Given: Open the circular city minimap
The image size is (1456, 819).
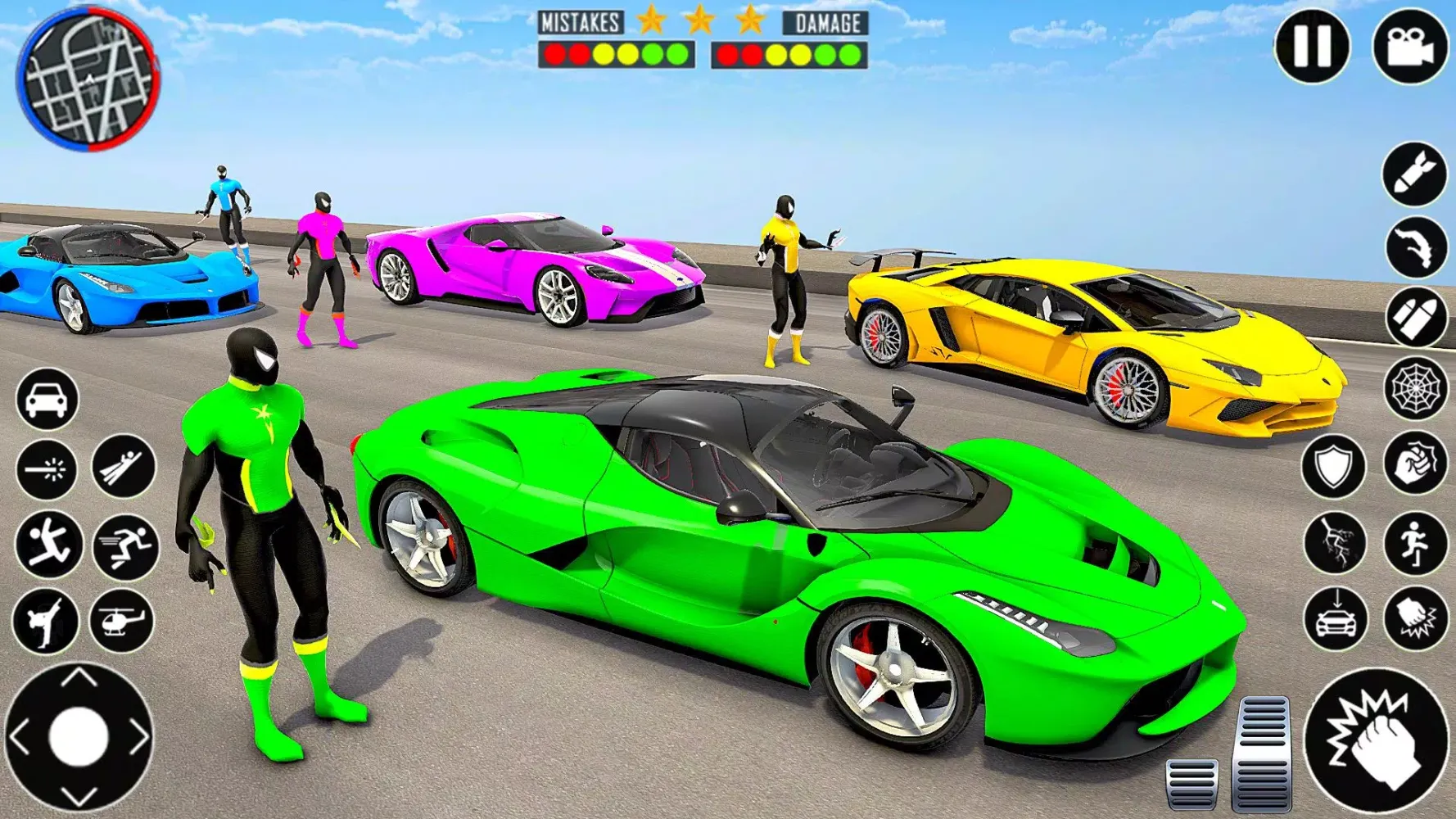Looking at the screenshot, I should (x=88, y=79).
